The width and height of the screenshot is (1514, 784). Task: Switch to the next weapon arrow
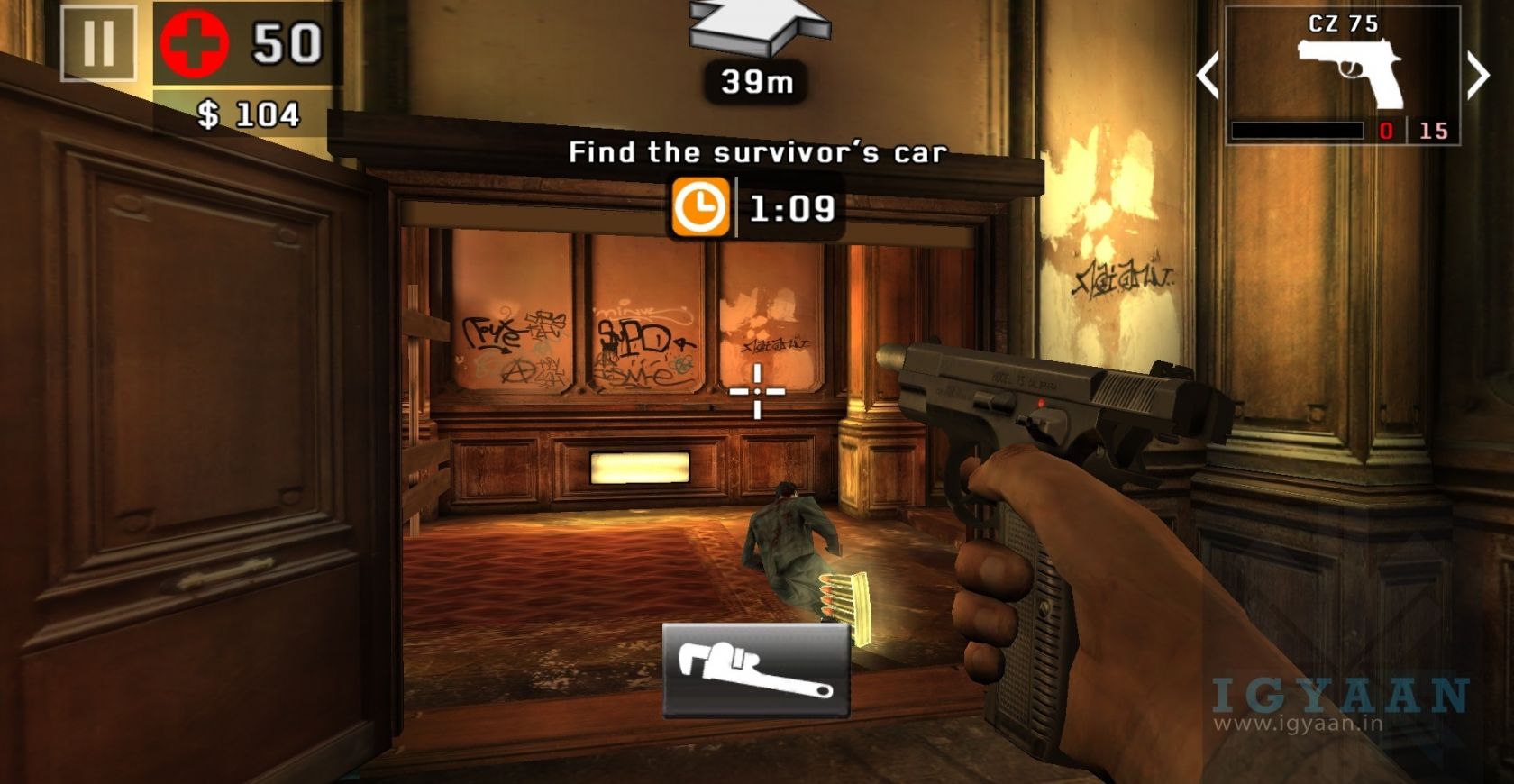coord(1478,74)
